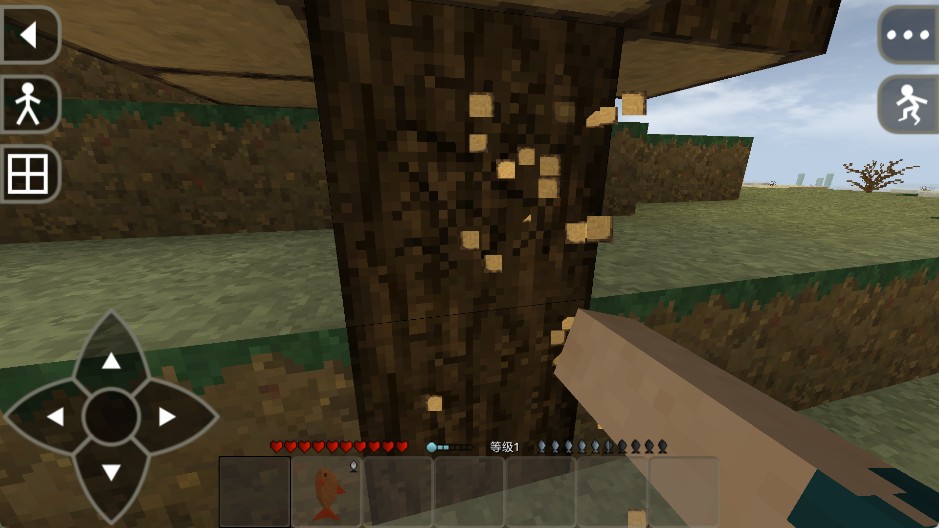Open the inventory grid button
Viewport: 939px width, 528px height.
coord(28,175)
